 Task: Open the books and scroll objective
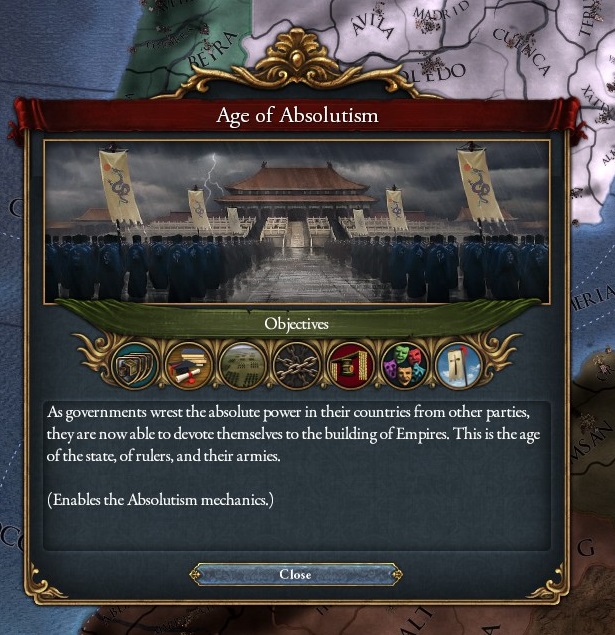click(x=188, y=365)
